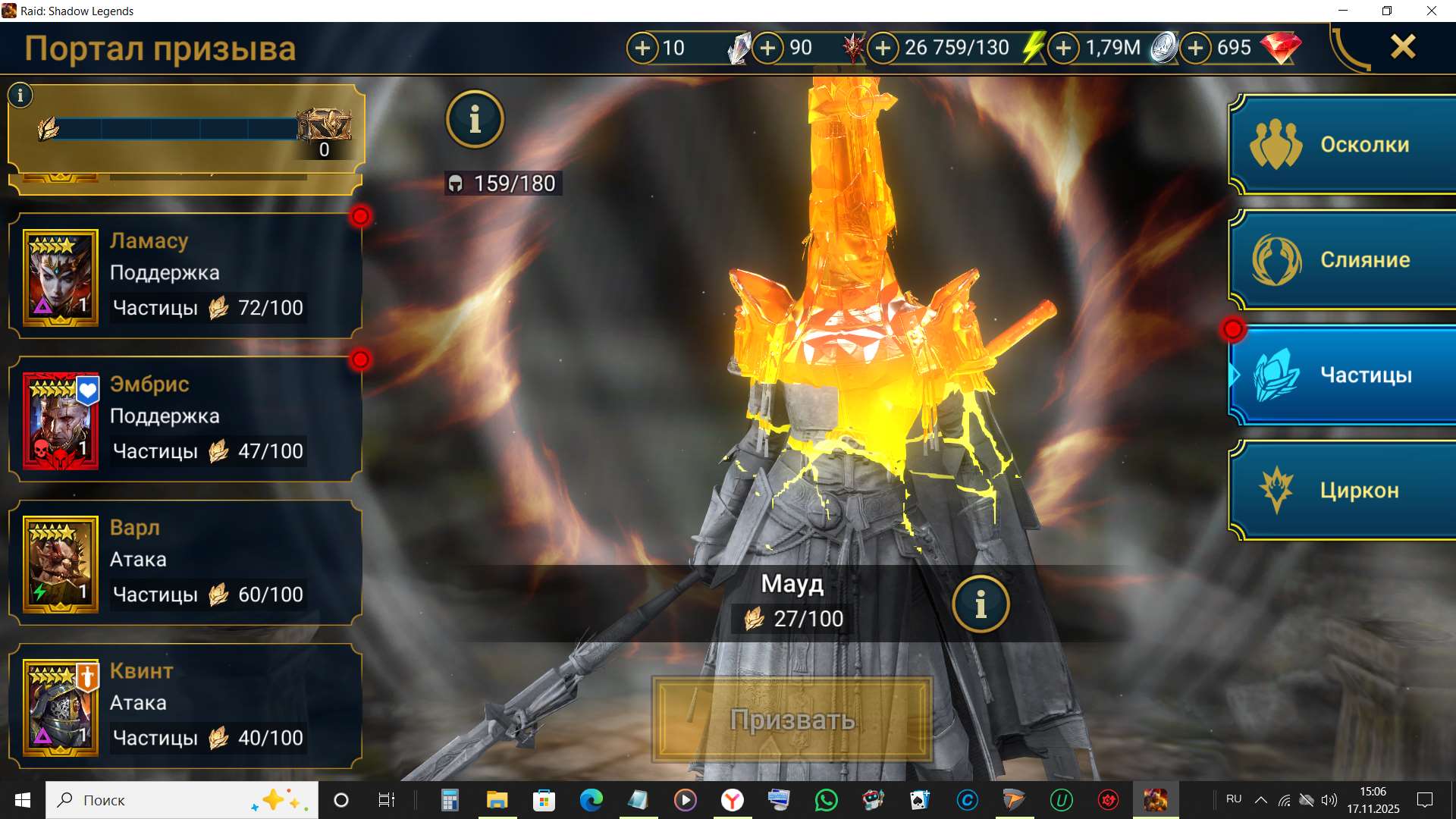This screenshot has height=819, width=1456.
Task: Open the Осколки tab
Action: pos(1342,144)
